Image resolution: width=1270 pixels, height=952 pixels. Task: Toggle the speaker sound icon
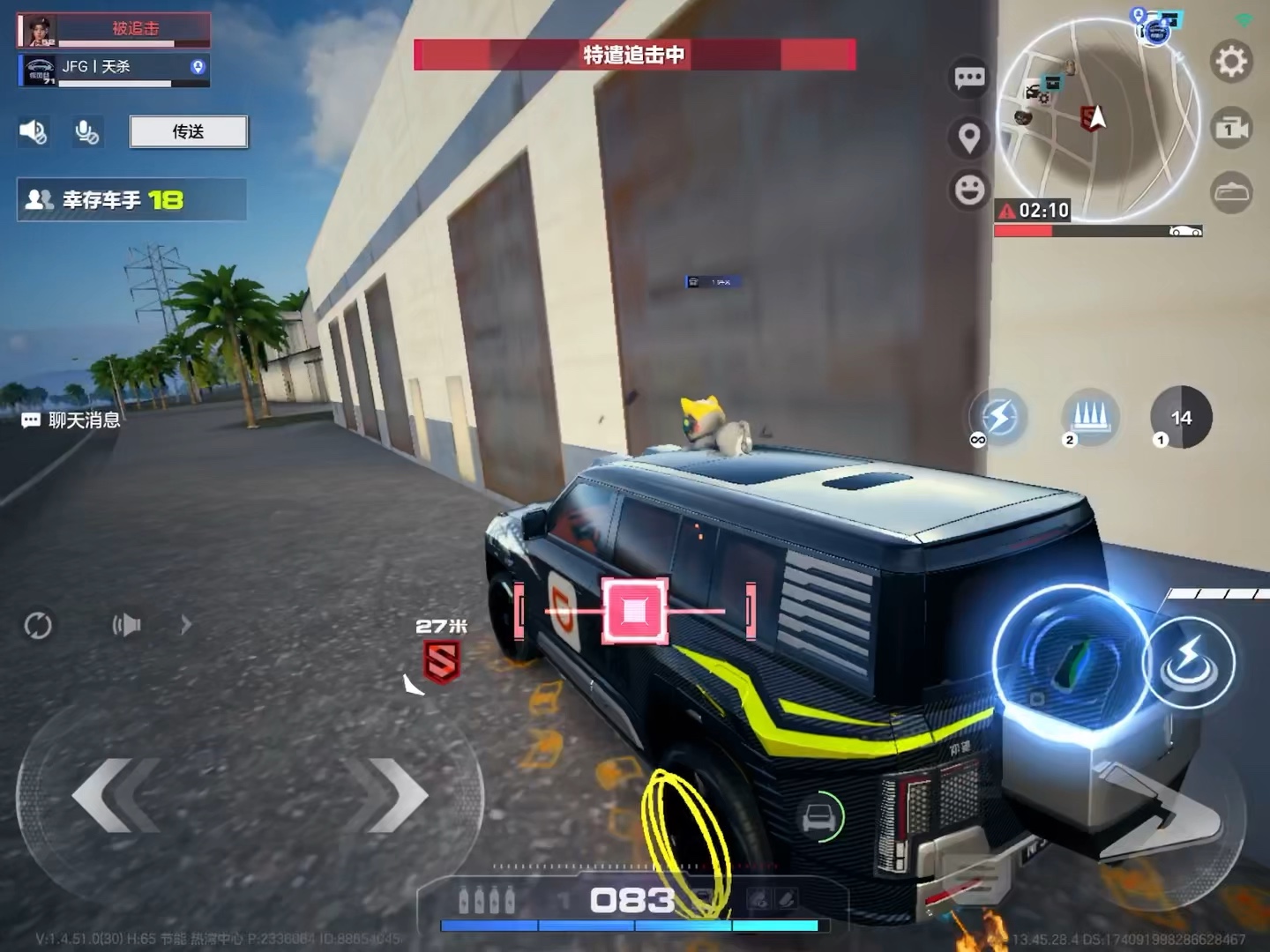pos(34,132)
